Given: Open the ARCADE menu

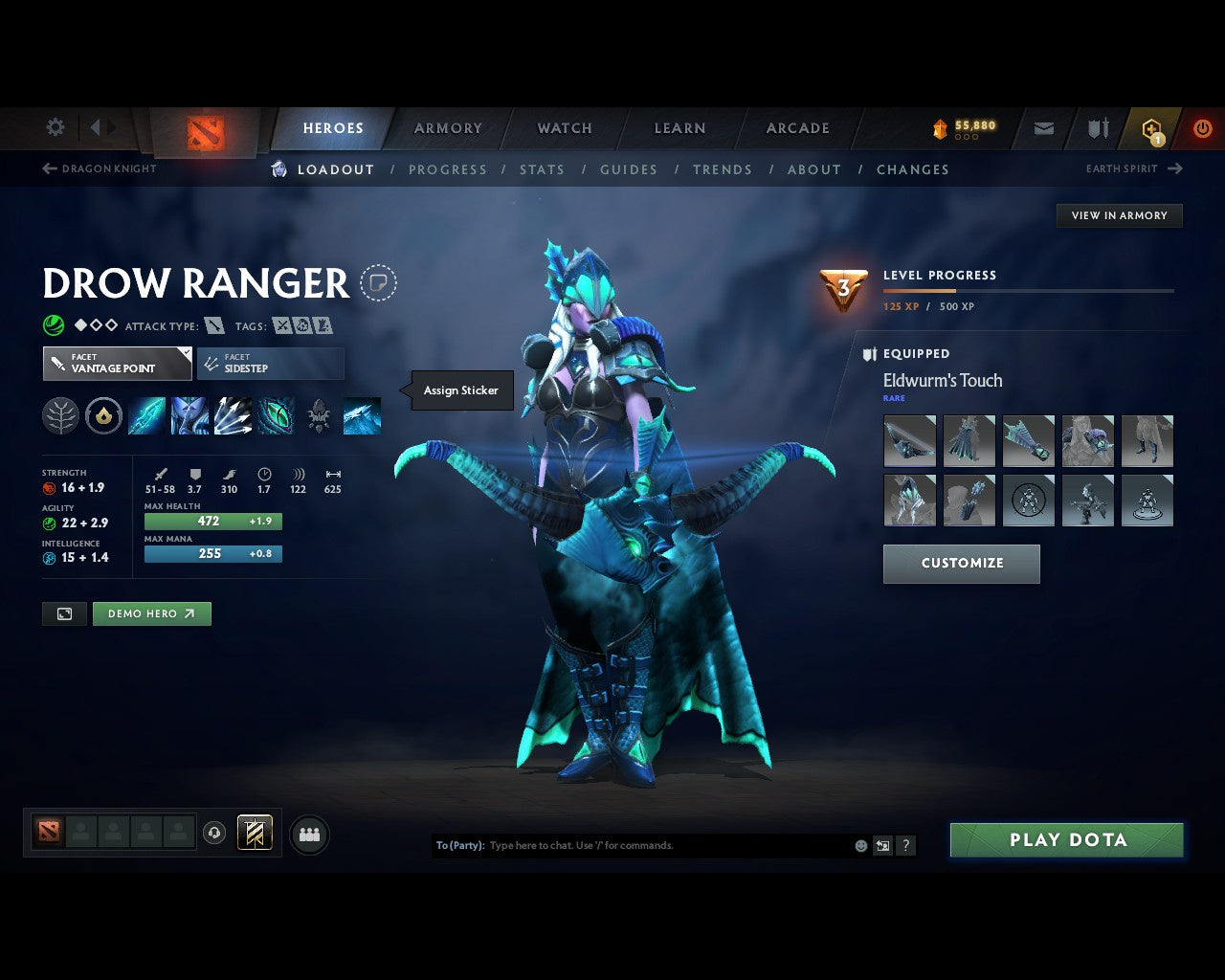Looking at the screenshot, I should (797, 128).
